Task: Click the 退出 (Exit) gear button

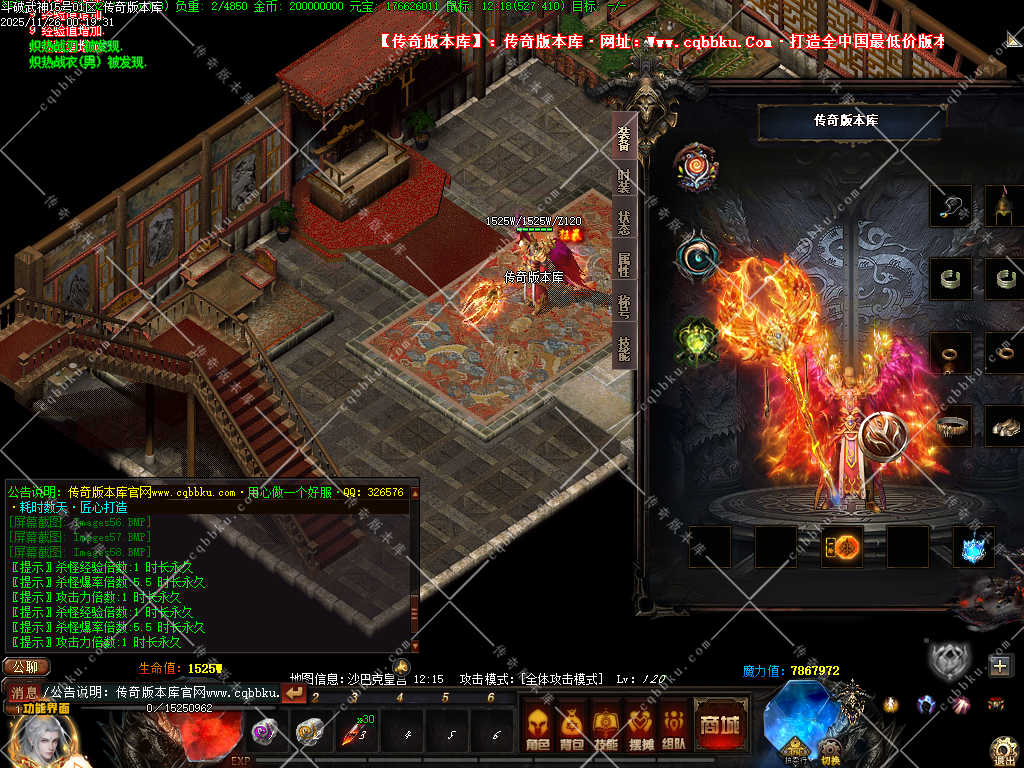Action: [1004, 750]
